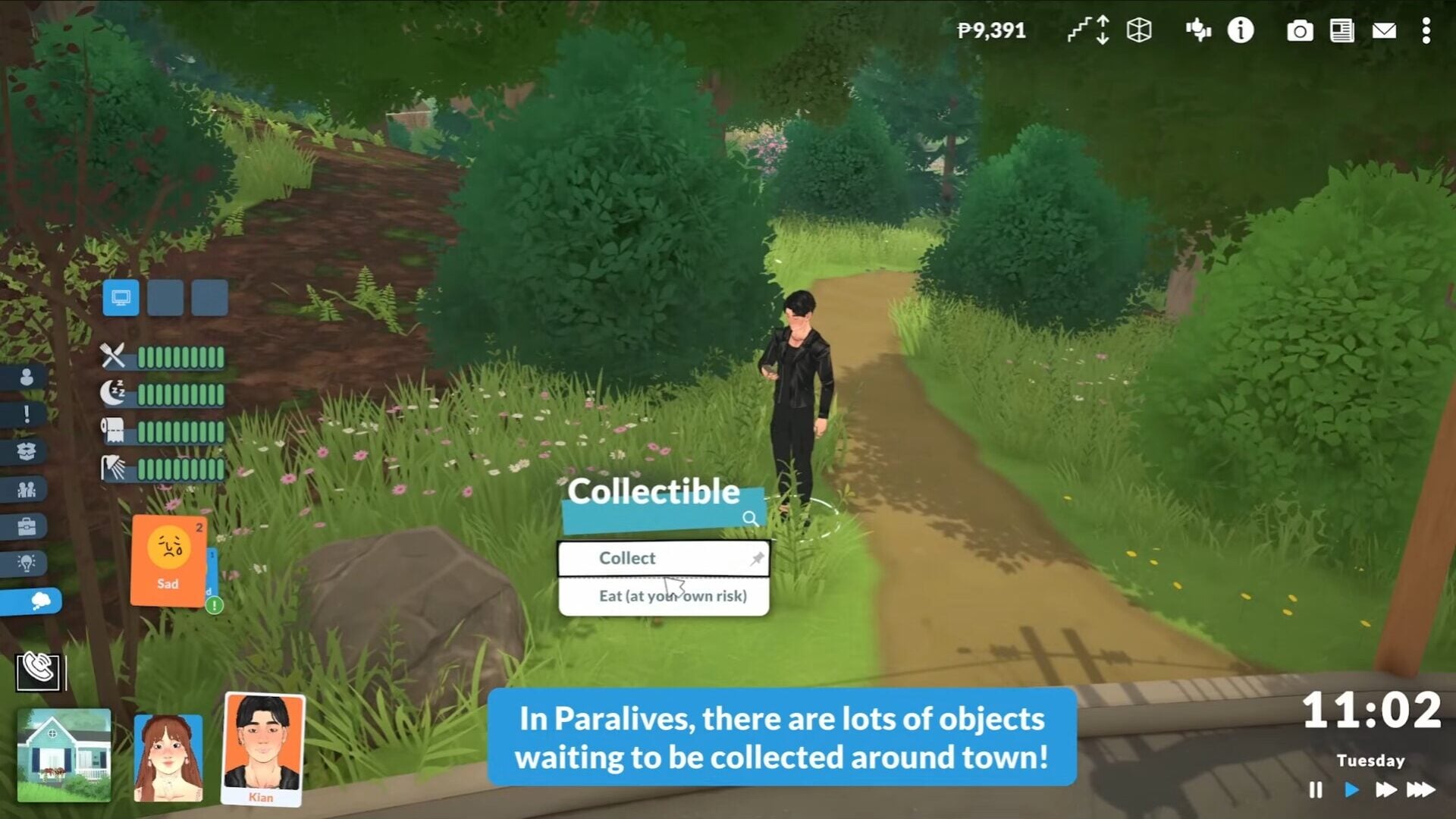The image size is (1456, 819).
Task: Click the Sad emotion card
Action: 168,560
